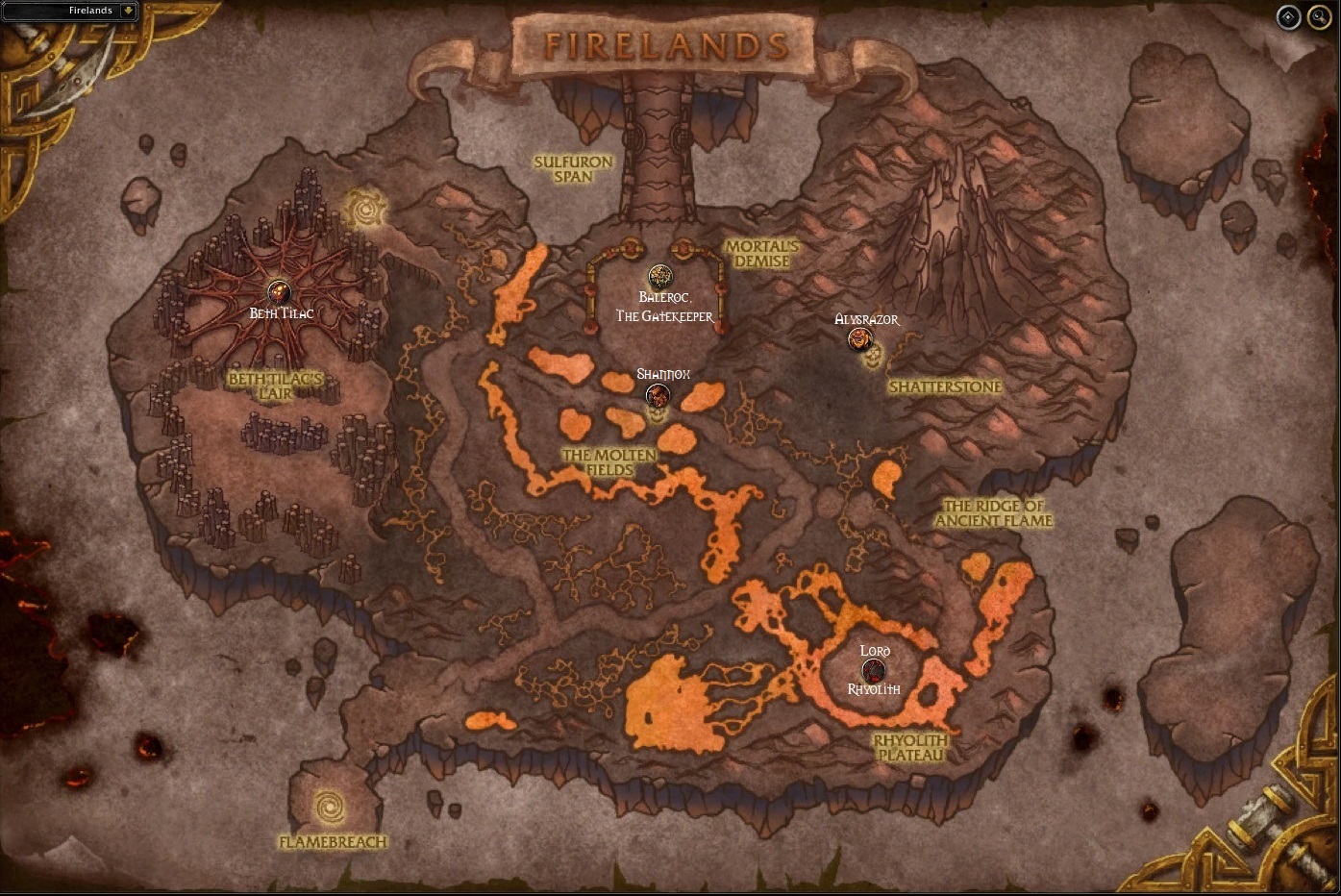1341x896 pixels.
Task: Click the swirl portal near Beth'tilac's web
Action: point(366,208)
